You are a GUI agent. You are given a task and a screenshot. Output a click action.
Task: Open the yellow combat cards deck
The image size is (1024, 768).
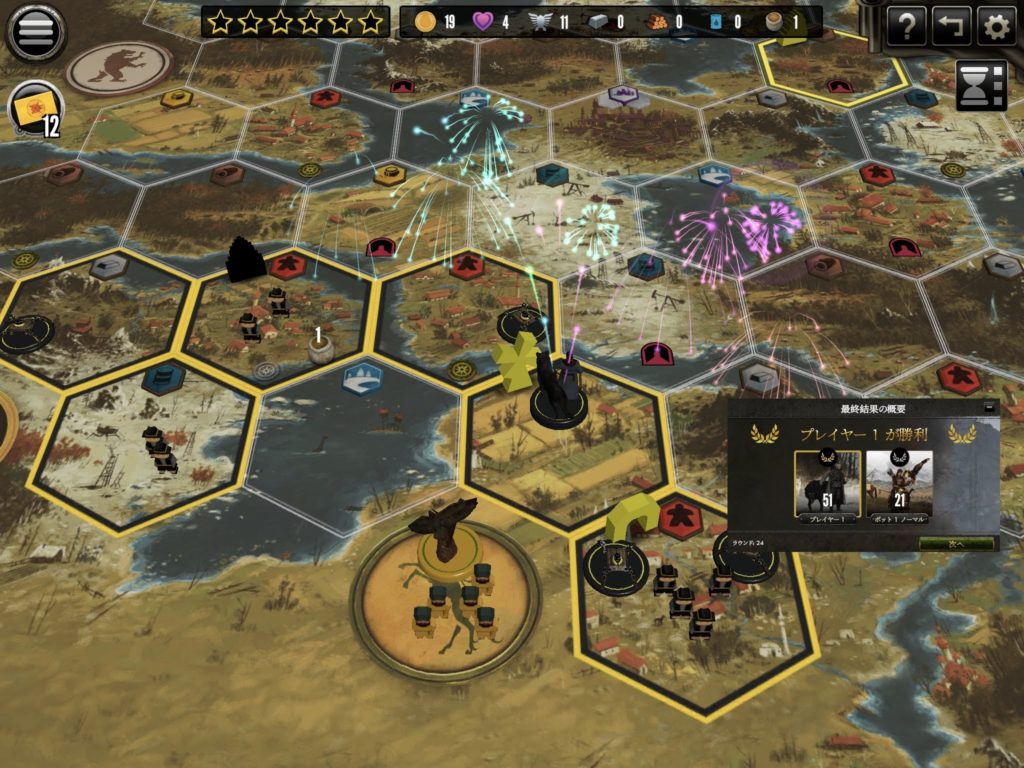tap(35, 108)
